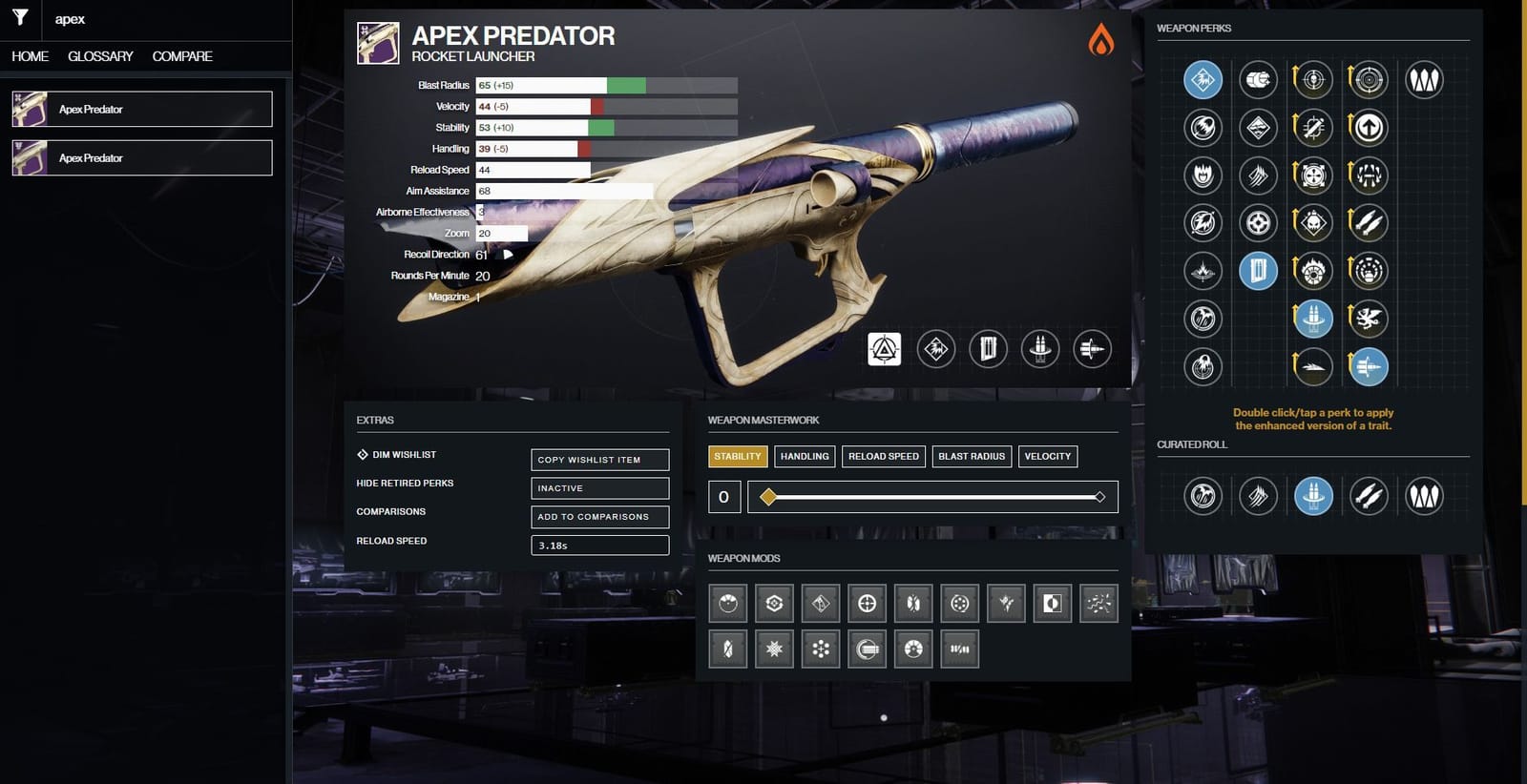Select the blue highlighted magazine perk icon

pos(1258,271)
